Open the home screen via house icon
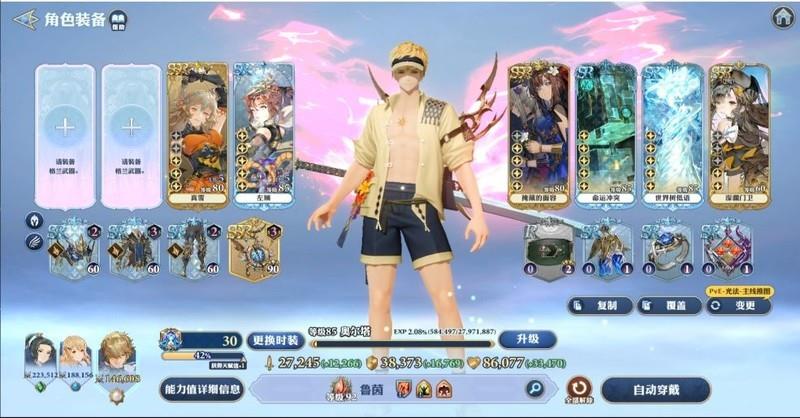800x418 pixels. click(783, 18)
